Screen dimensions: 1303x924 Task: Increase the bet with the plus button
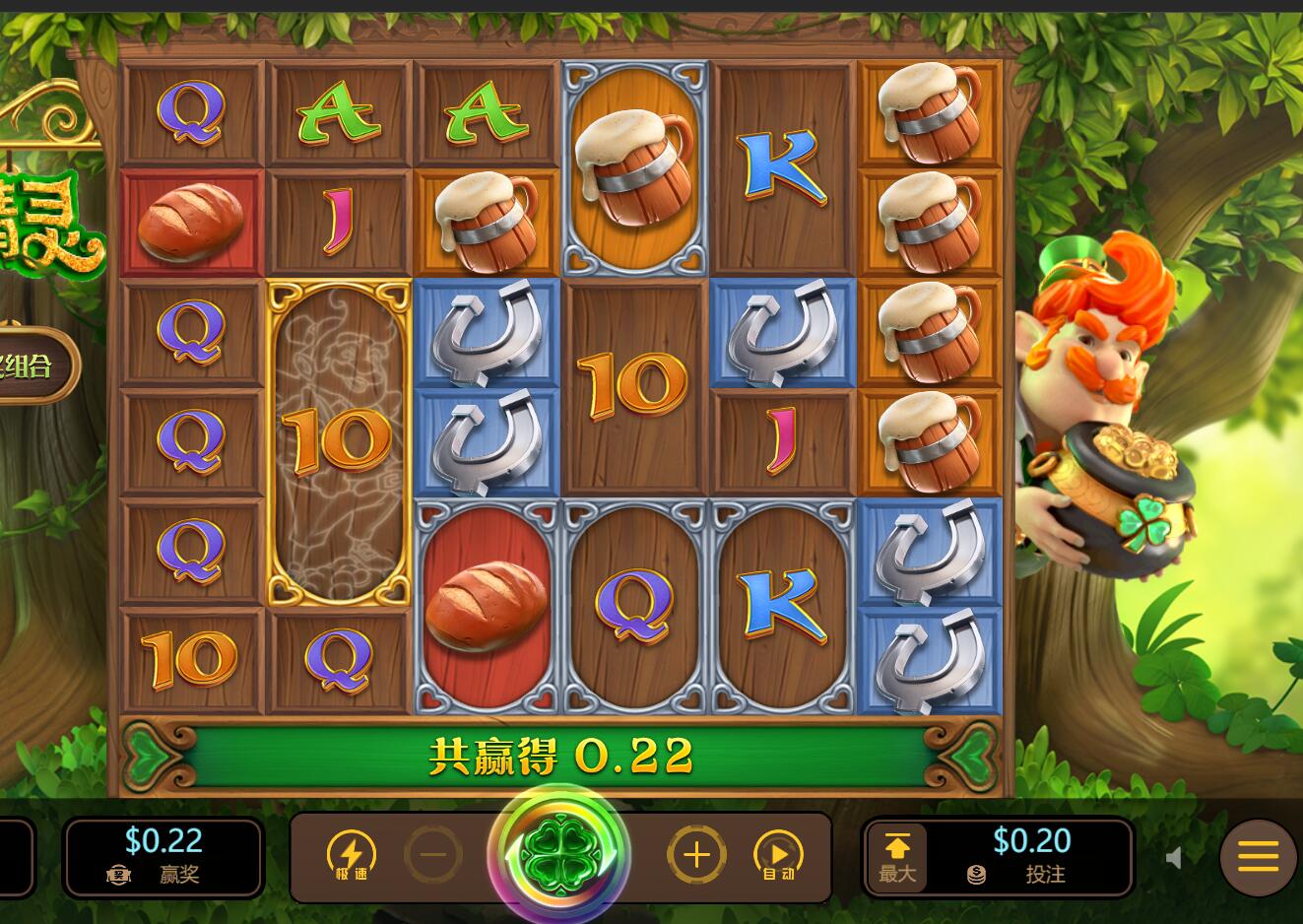pos(696,854)
